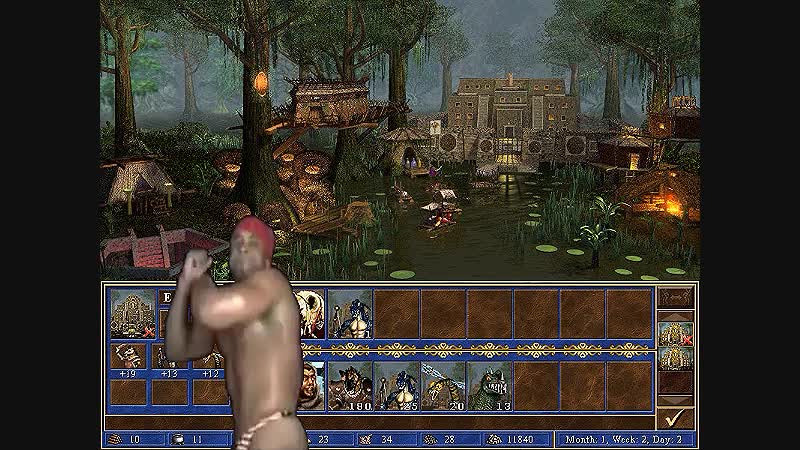Click the visiting hero portrait
Screen dimensions: 800x450
coord(311,386)
